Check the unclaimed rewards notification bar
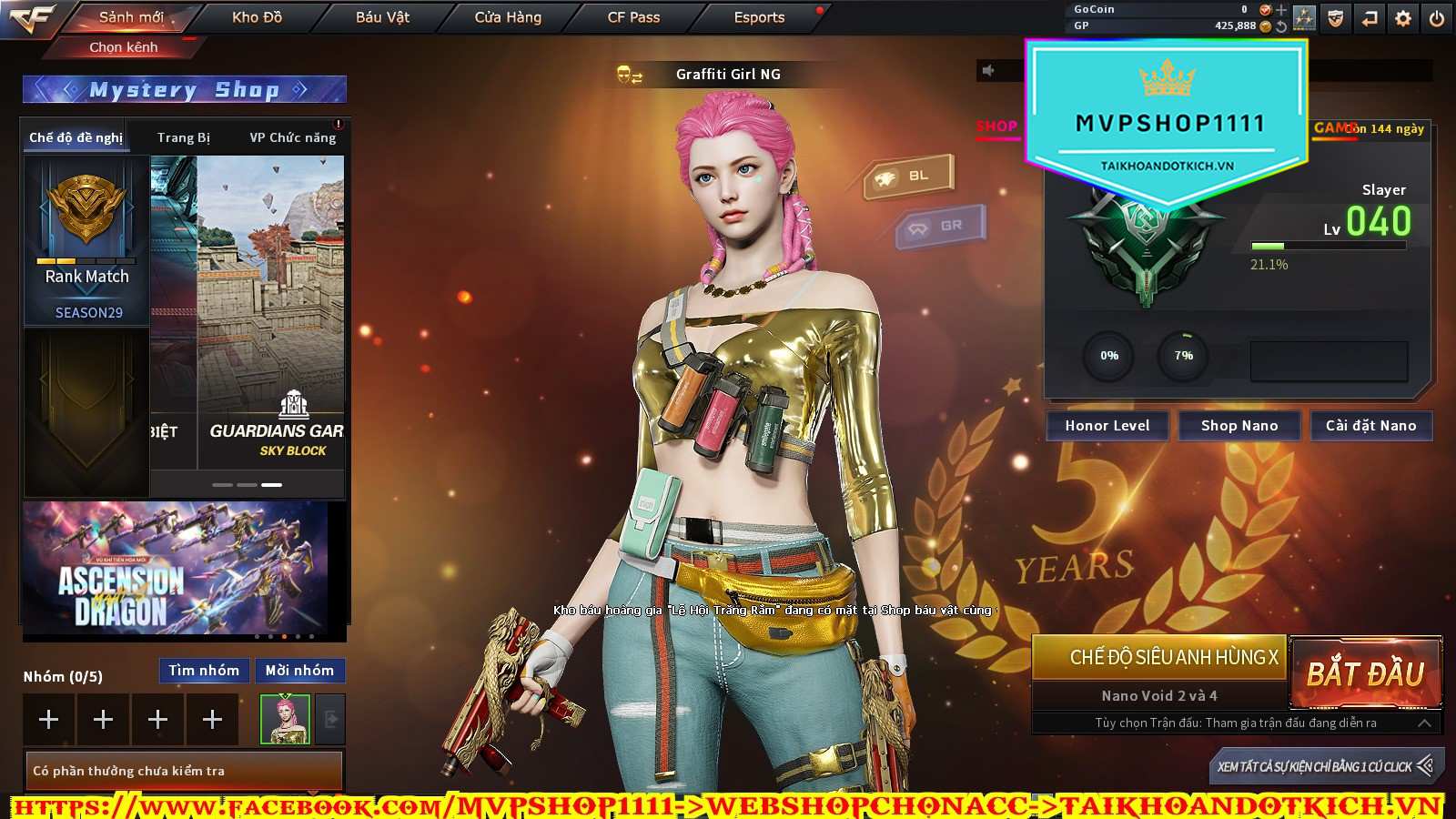1456x819 pixels. click(183, 771)
